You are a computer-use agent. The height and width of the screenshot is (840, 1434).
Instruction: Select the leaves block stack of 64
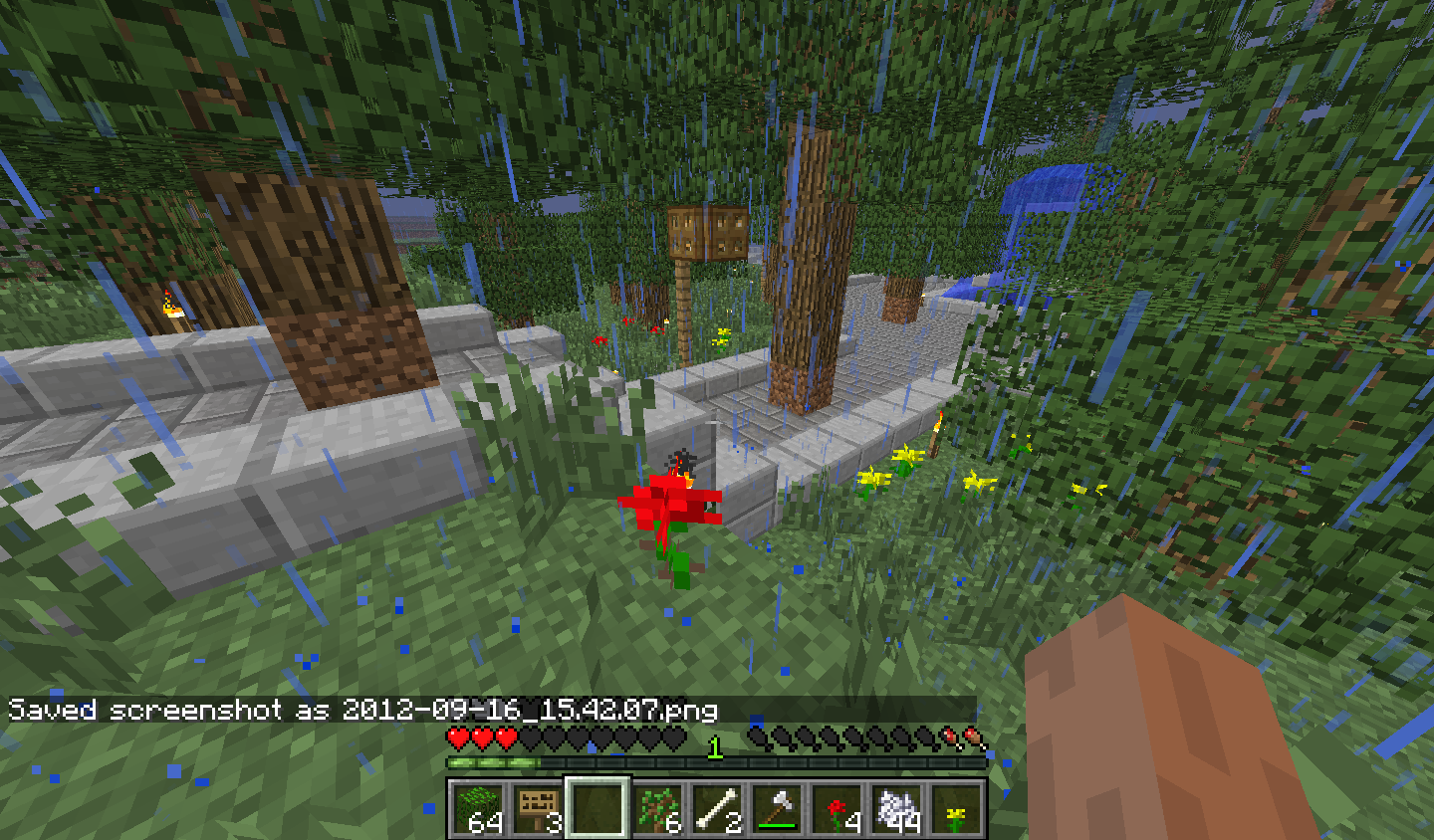tap(477, 808)
